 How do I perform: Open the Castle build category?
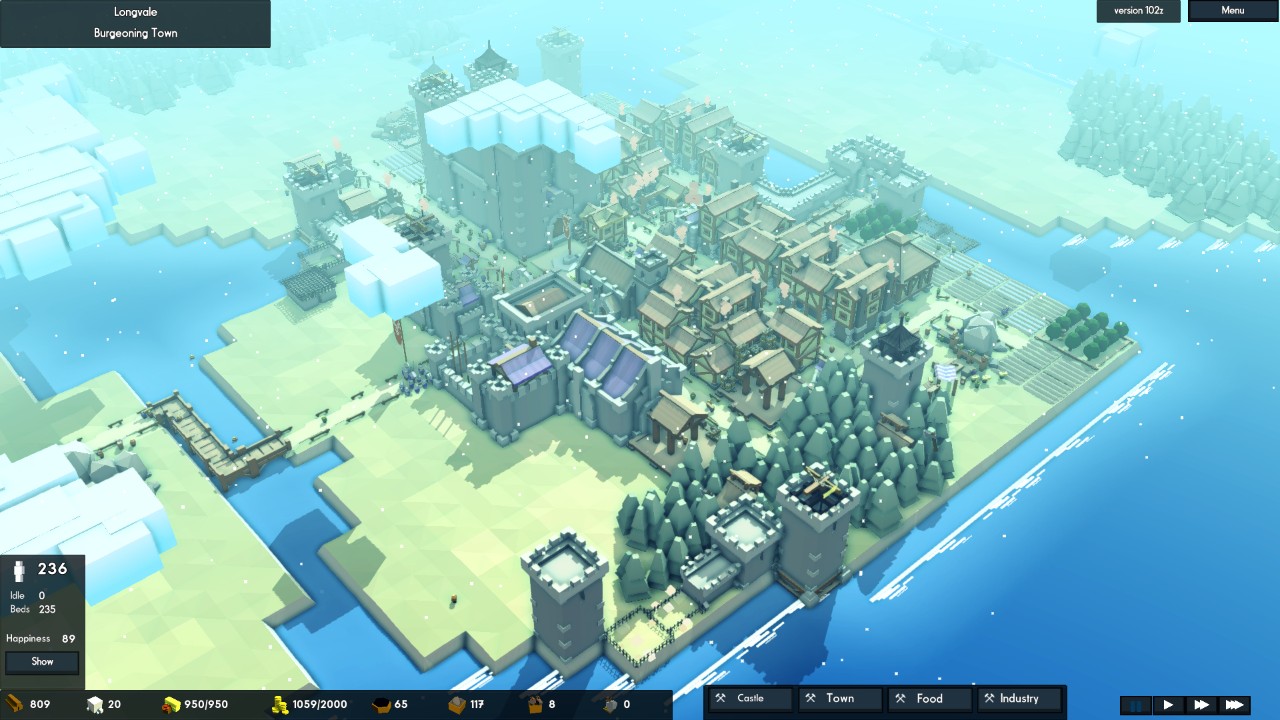point(750,699)
